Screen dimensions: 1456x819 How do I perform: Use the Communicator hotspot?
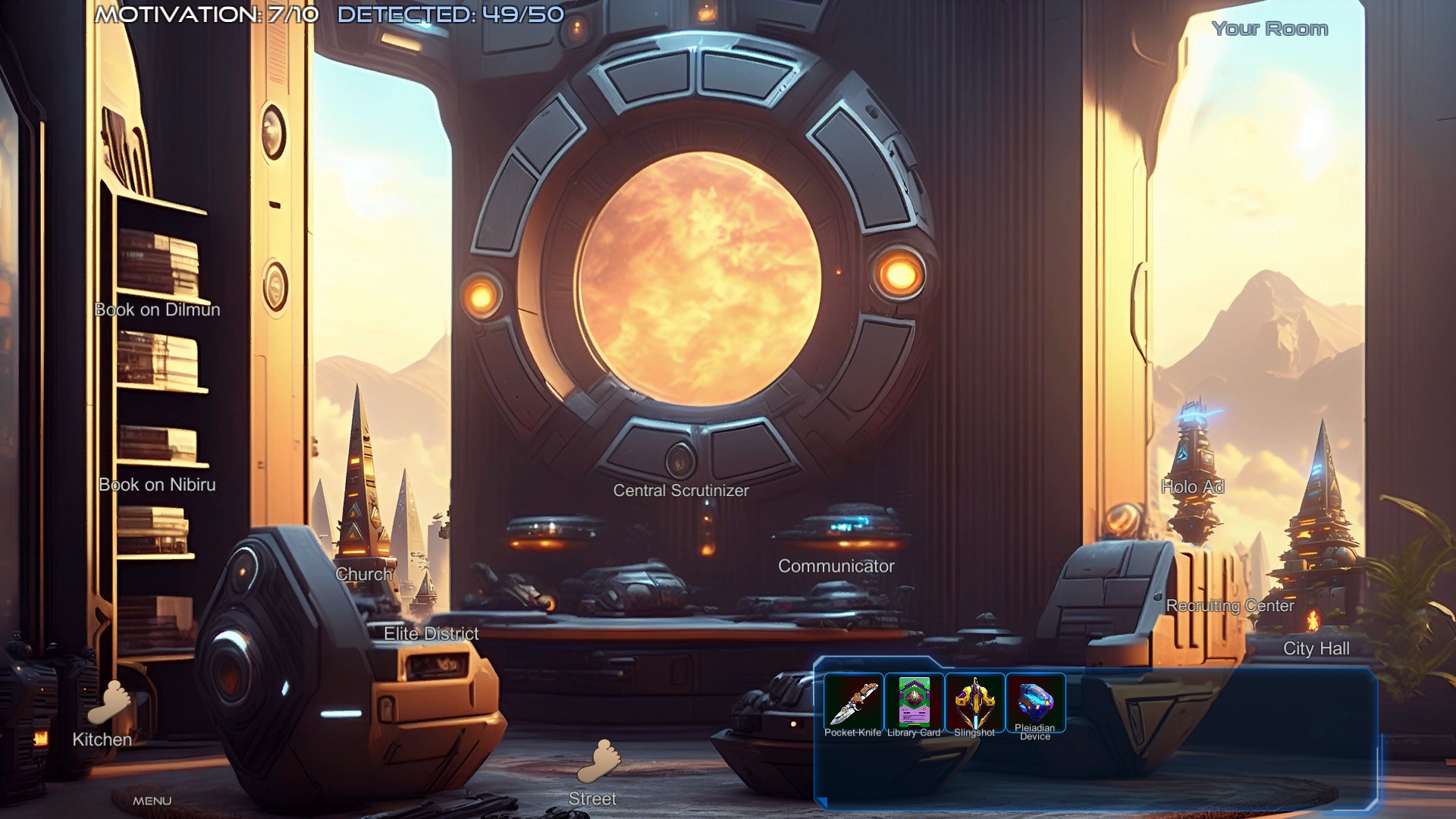836,566
